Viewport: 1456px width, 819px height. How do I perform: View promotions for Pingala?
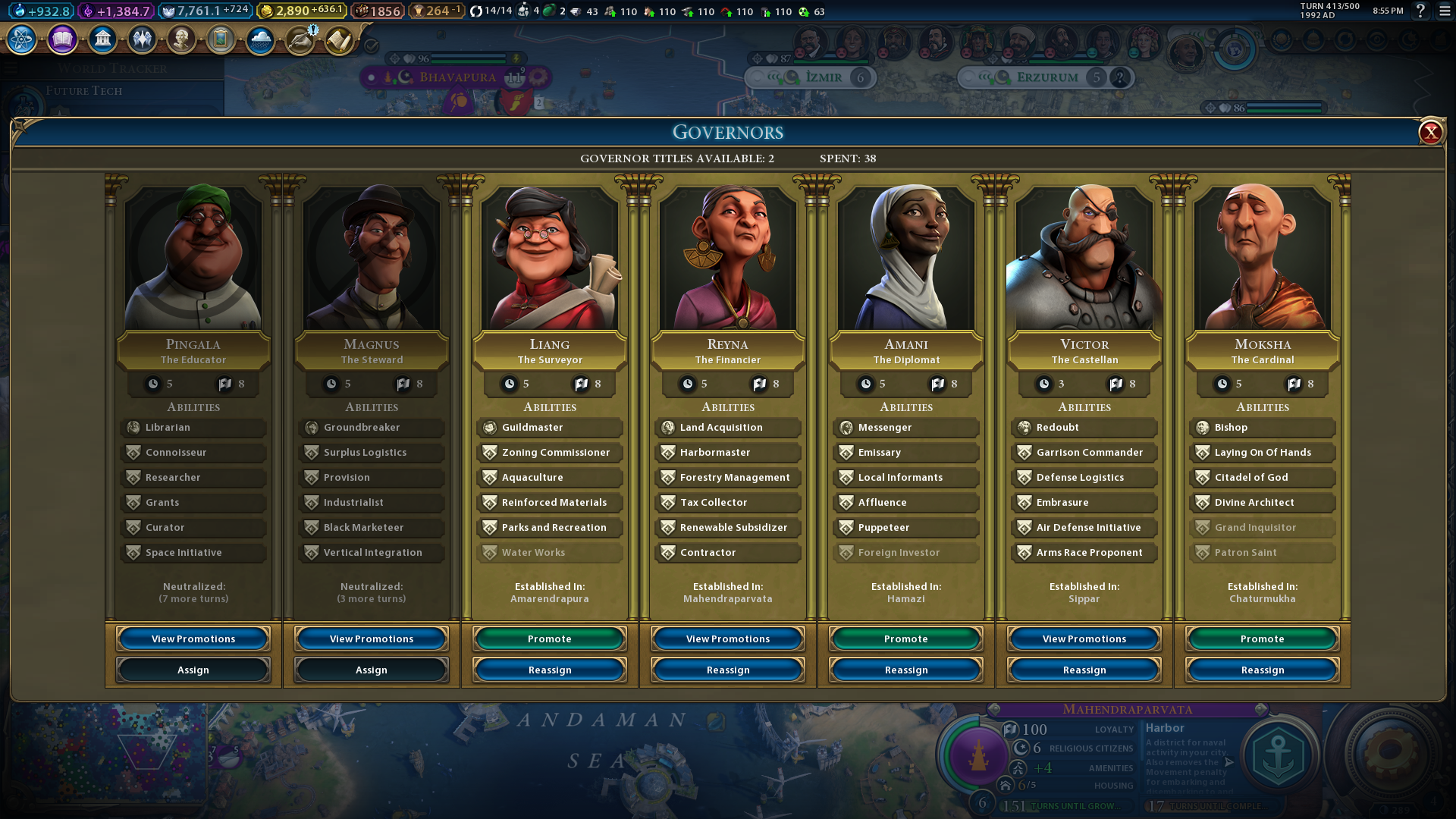tap(193, 639)
